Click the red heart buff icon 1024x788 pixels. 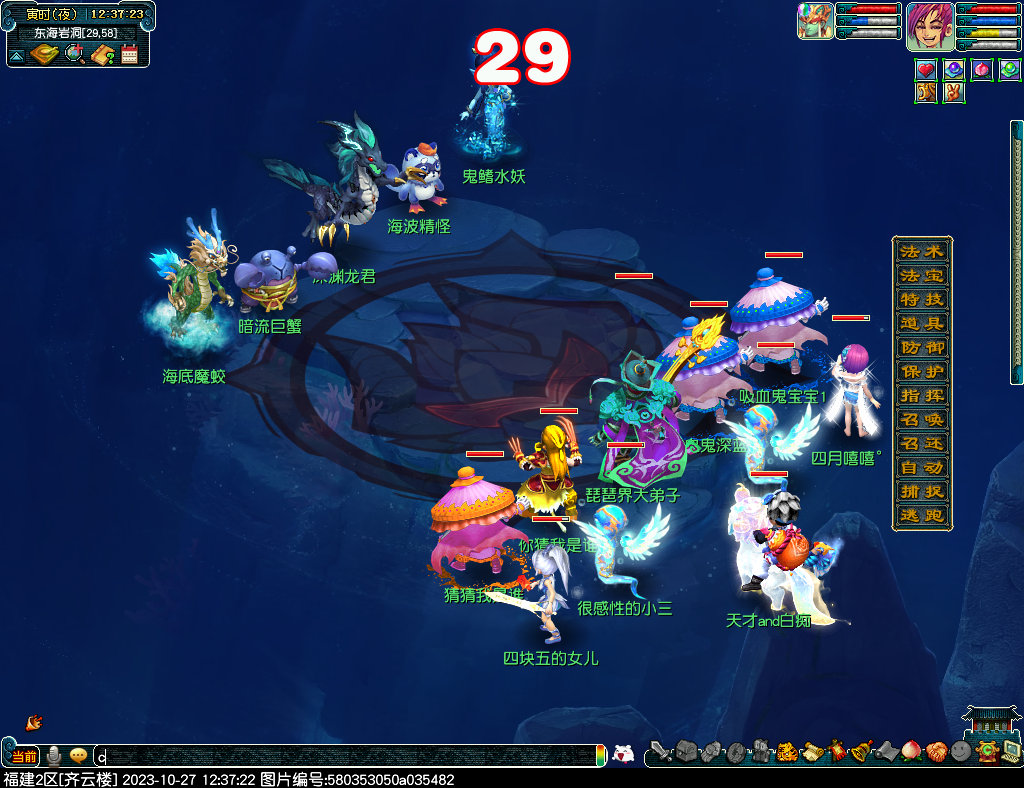[926, 70]
